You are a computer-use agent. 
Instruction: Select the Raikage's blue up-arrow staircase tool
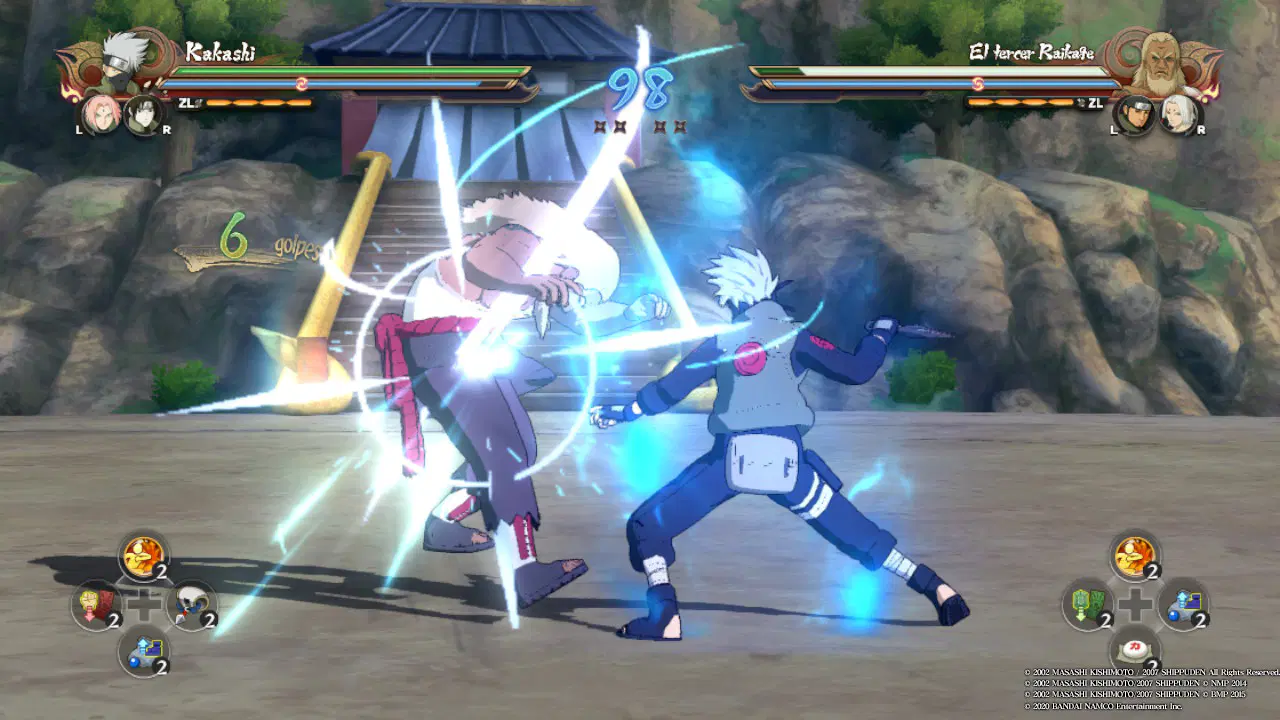(1181, 605)
